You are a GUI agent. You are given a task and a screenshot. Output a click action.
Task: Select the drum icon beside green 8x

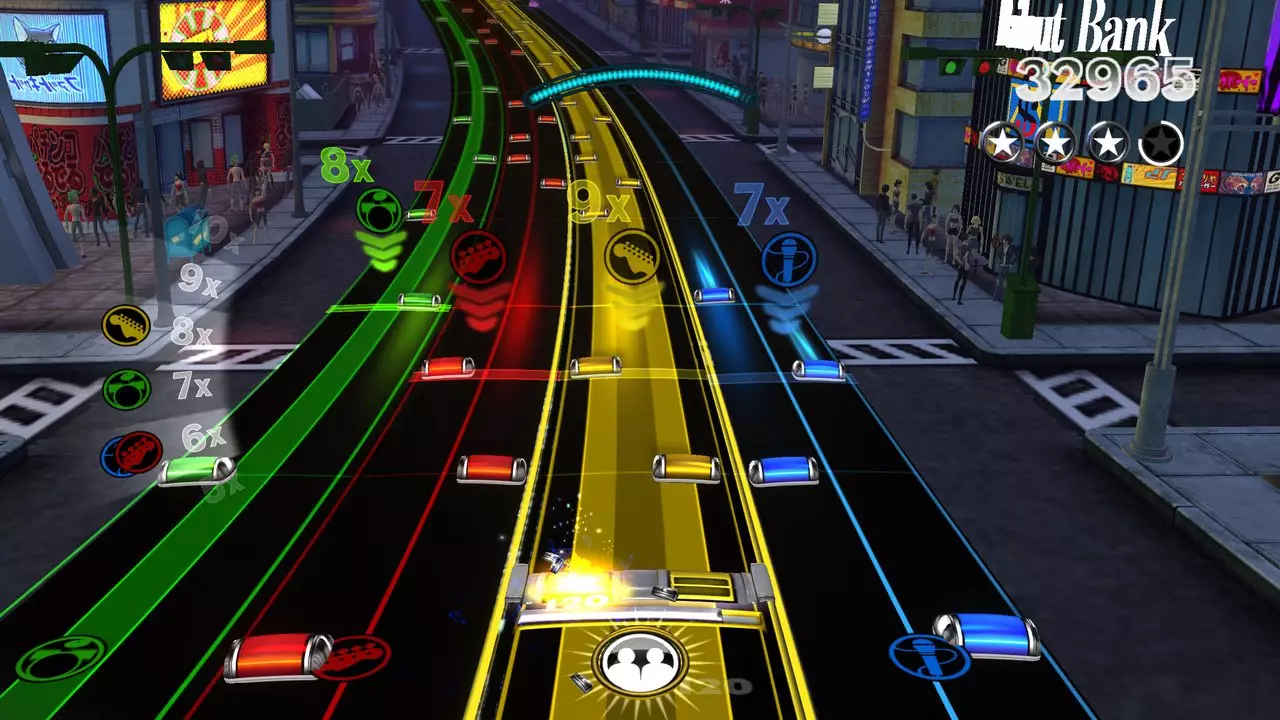point(379,210)
